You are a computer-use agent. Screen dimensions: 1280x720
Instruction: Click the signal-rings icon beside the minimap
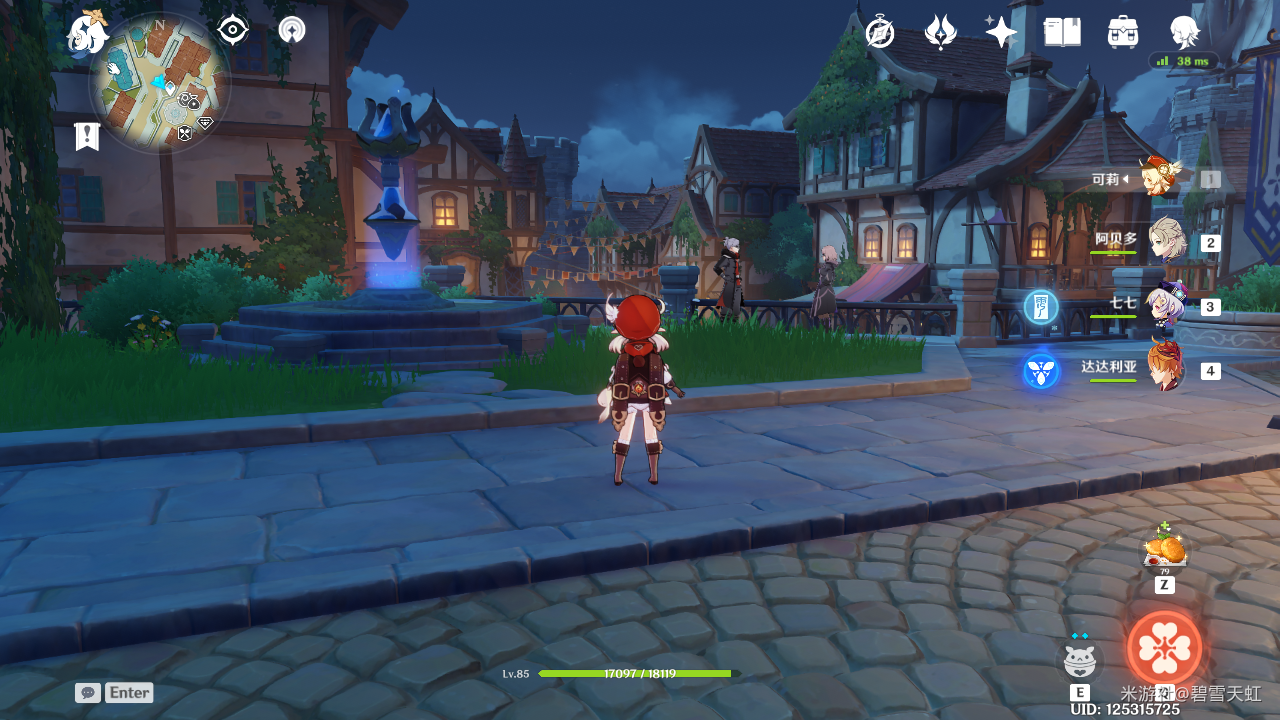tap(292, 30)
